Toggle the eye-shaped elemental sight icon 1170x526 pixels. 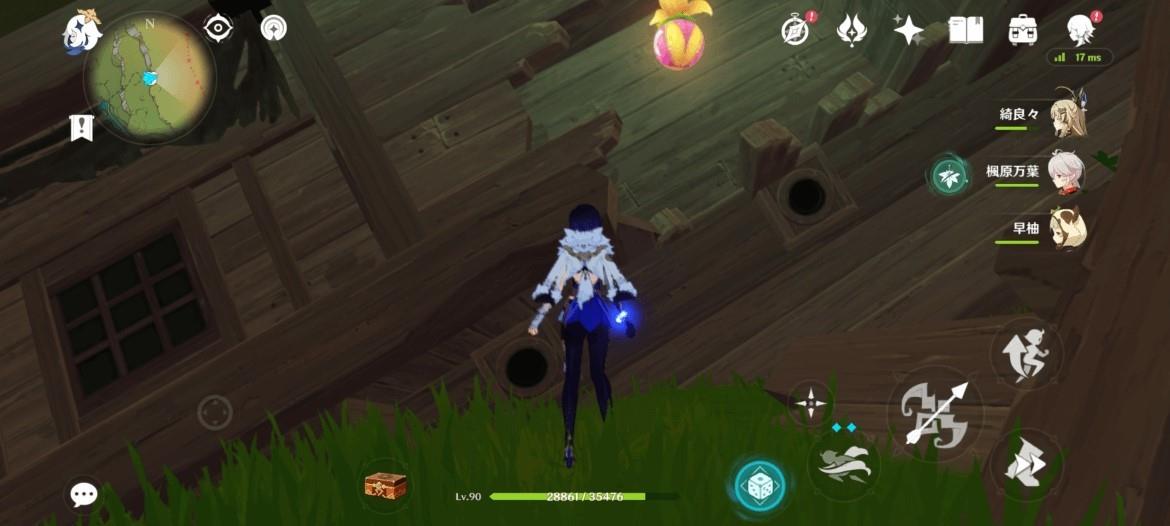[218, 28]
